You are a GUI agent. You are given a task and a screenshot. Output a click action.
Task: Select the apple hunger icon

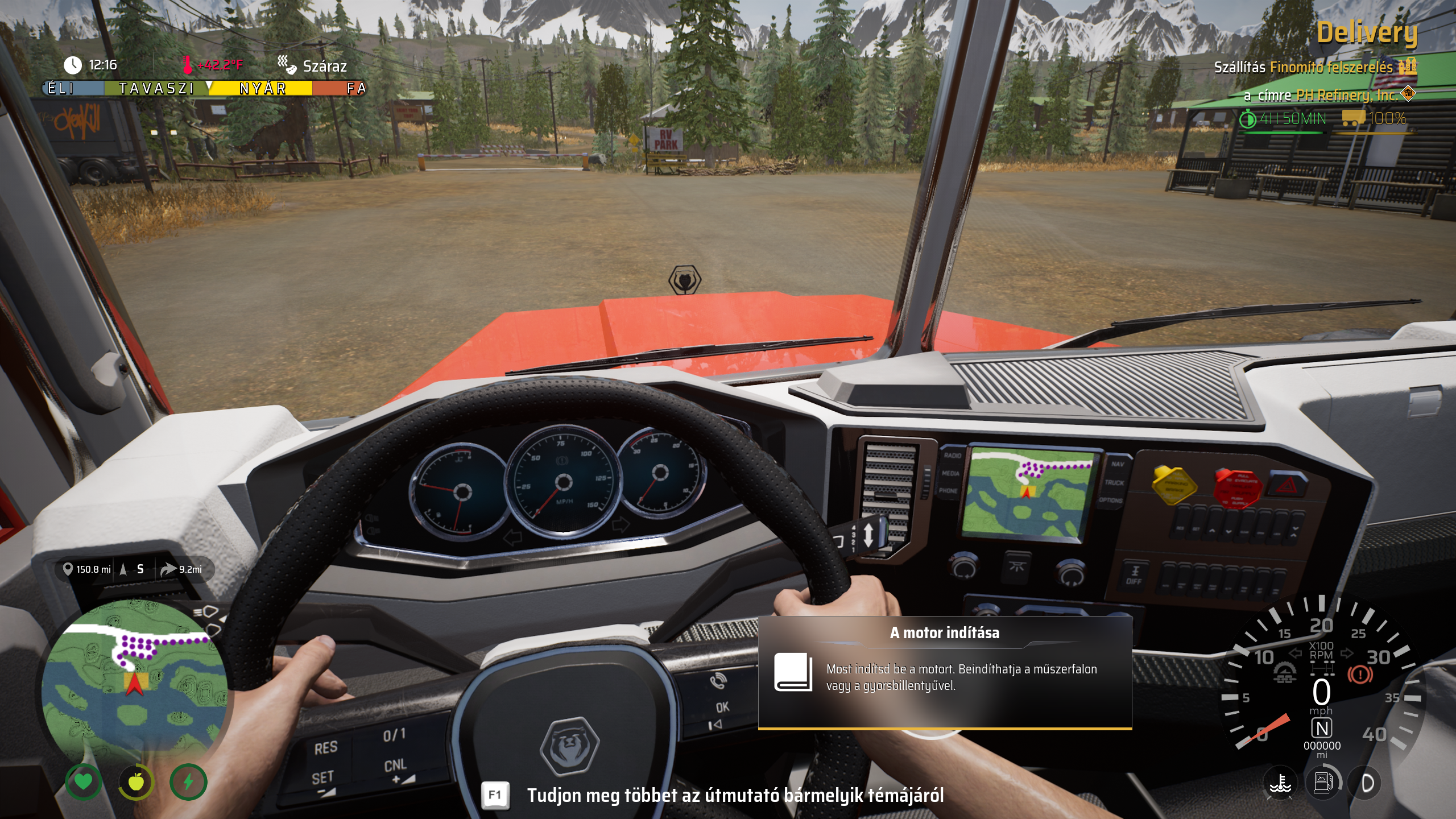click(136, 782)
